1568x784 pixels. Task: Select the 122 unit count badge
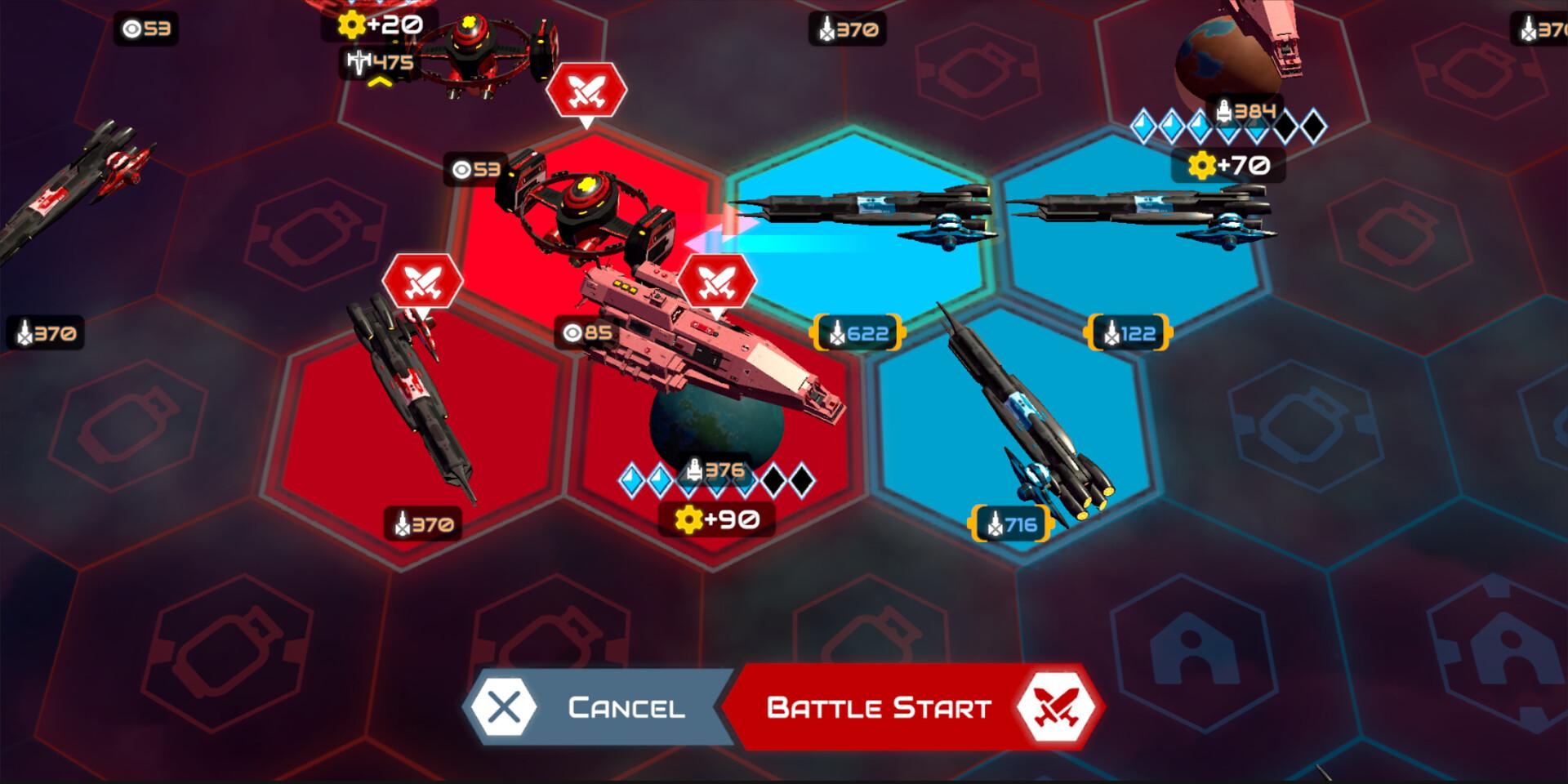point(1126,332)
